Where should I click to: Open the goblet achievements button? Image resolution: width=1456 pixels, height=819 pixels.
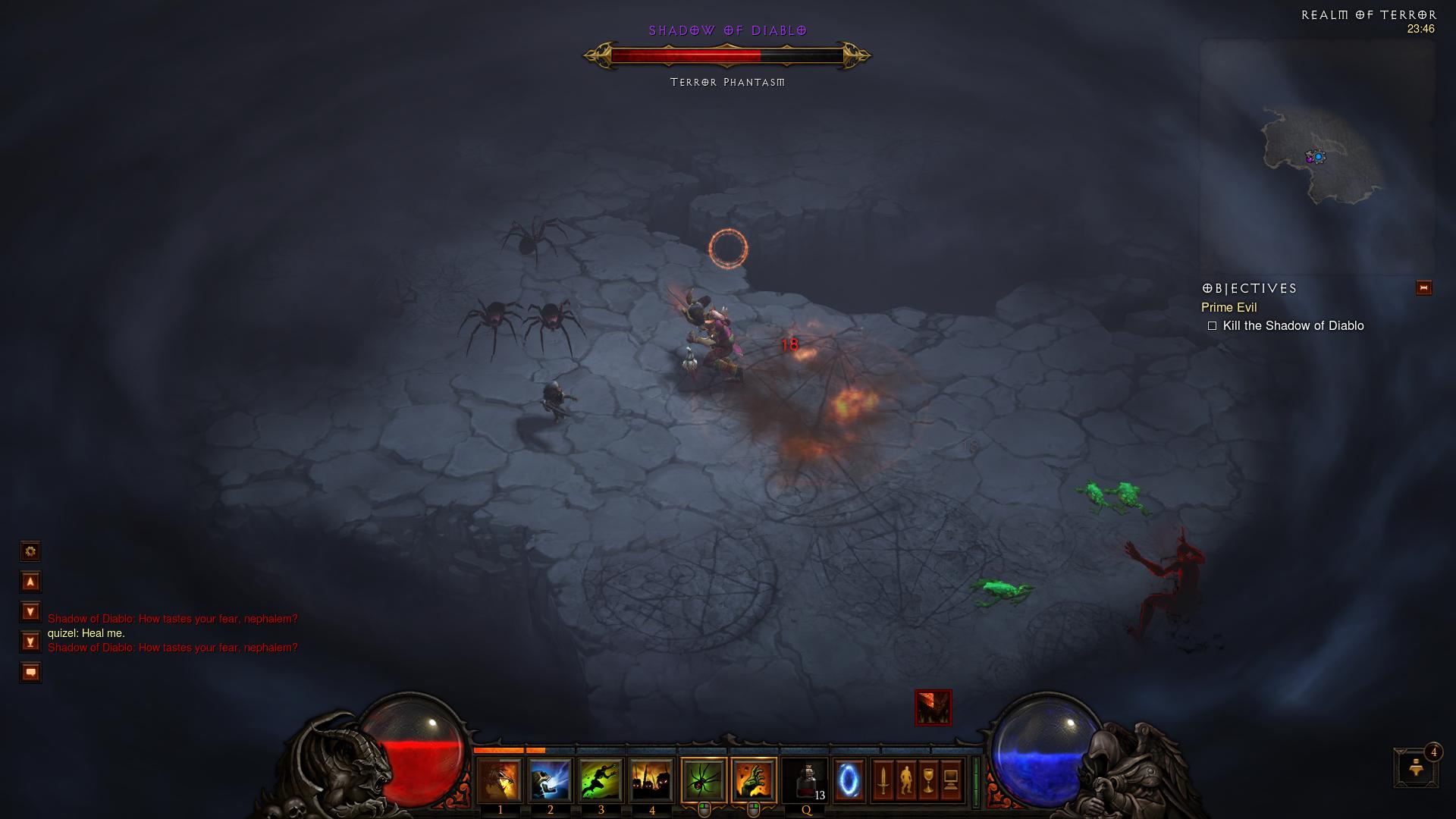tap(928, 780)
